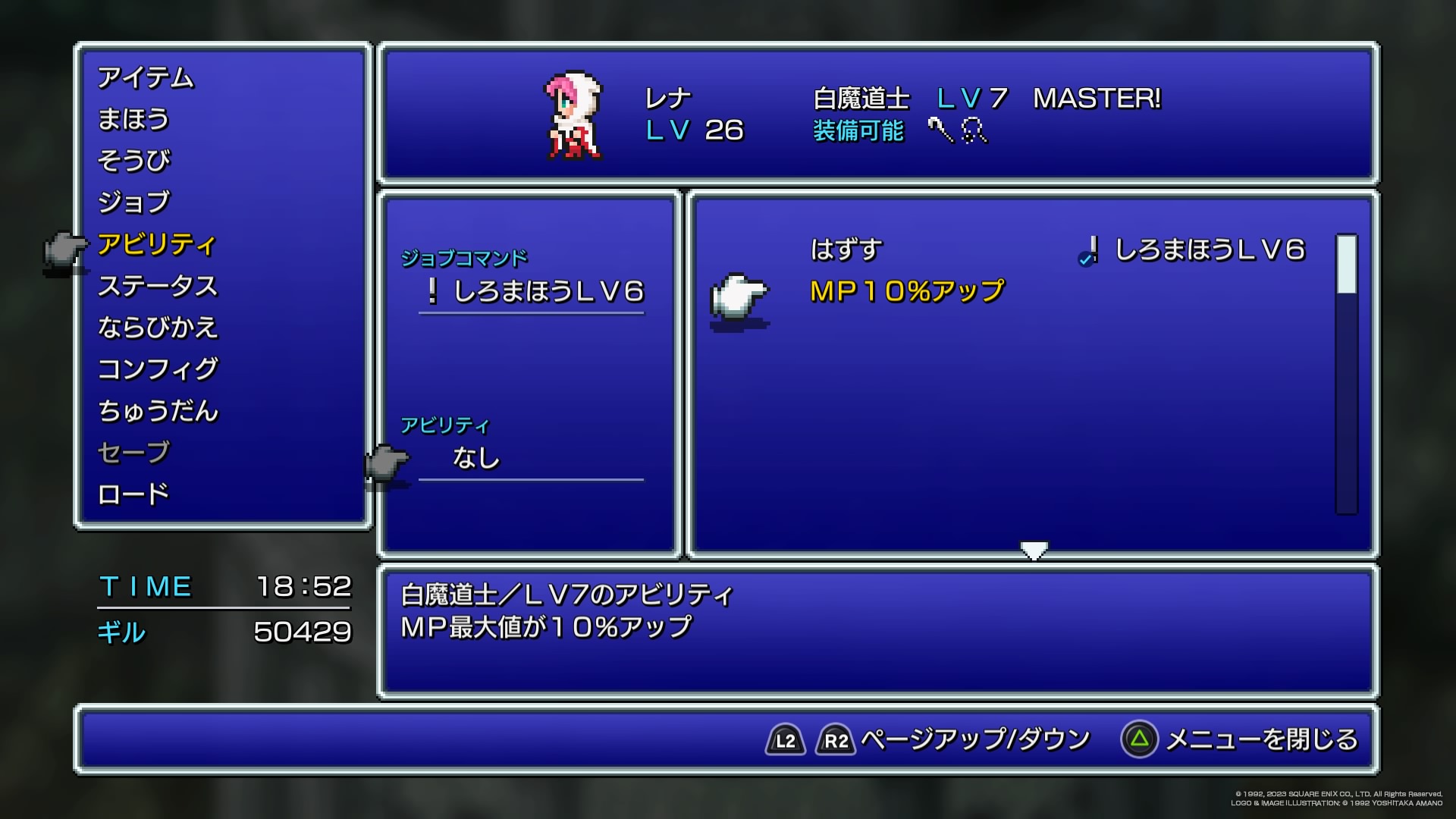The width and height of the screenshot is (1456, 819).
Task: Open the コンフィグ settings
Action: (x=158, y=369)
